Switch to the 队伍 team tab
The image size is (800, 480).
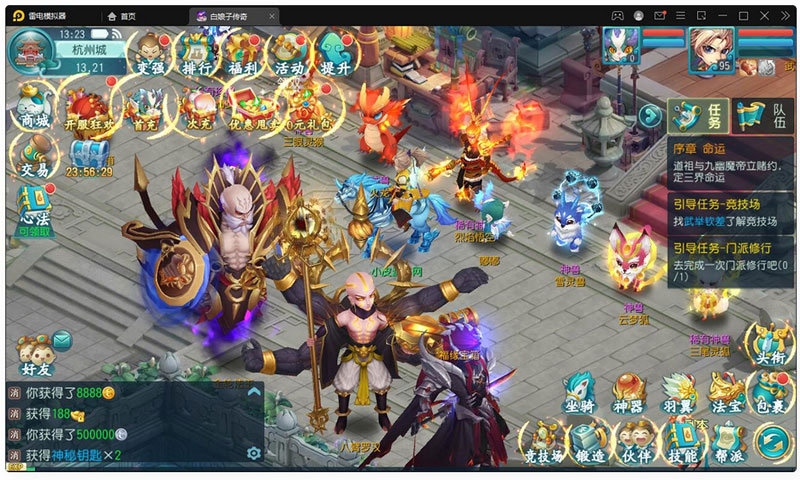(x=762, y=116)
